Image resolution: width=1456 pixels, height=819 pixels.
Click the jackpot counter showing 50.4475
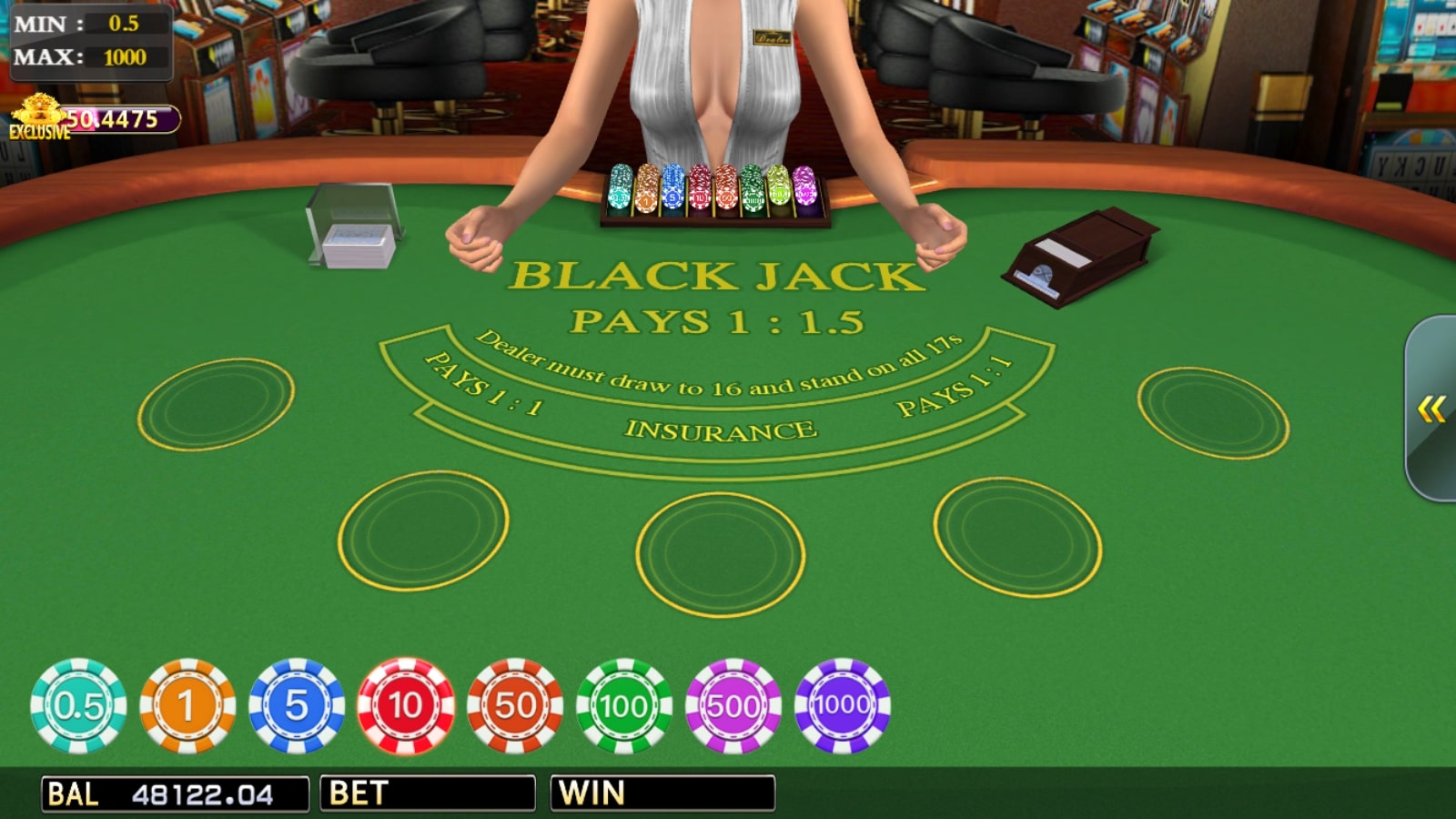pos(118,116)
